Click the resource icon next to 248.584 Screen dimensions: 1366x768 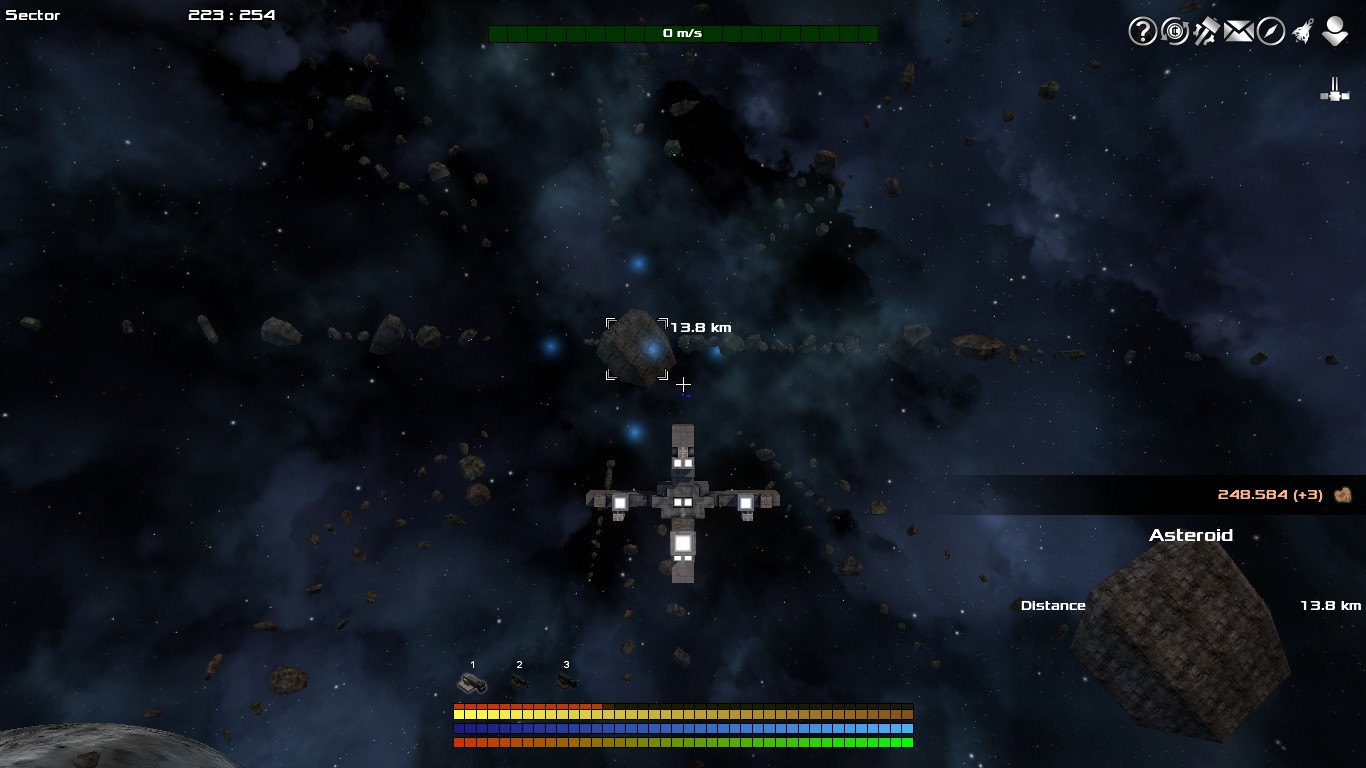[1342, 493]
